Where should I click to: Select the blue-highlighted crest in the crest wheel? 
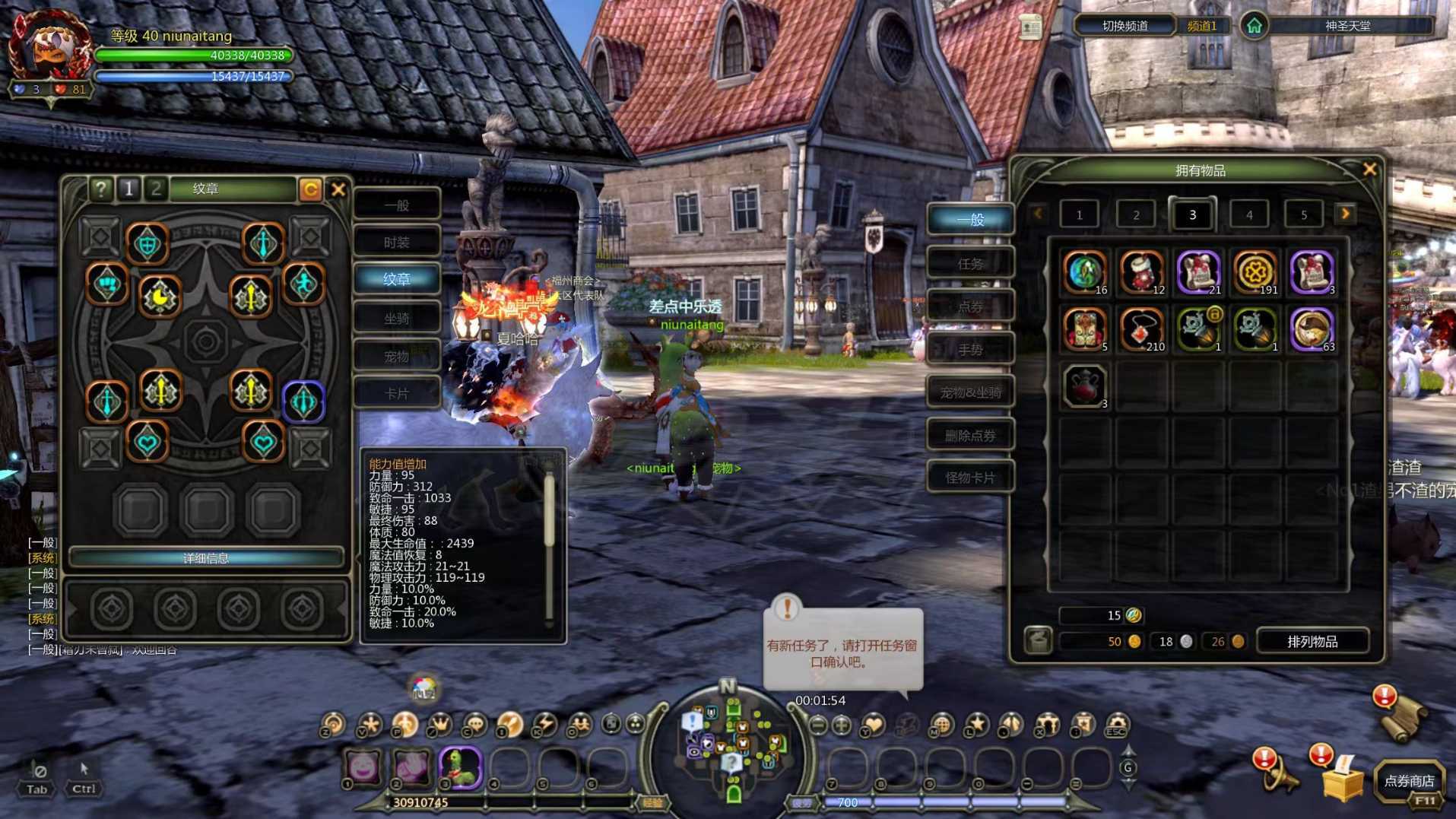[x=303, y=402]
